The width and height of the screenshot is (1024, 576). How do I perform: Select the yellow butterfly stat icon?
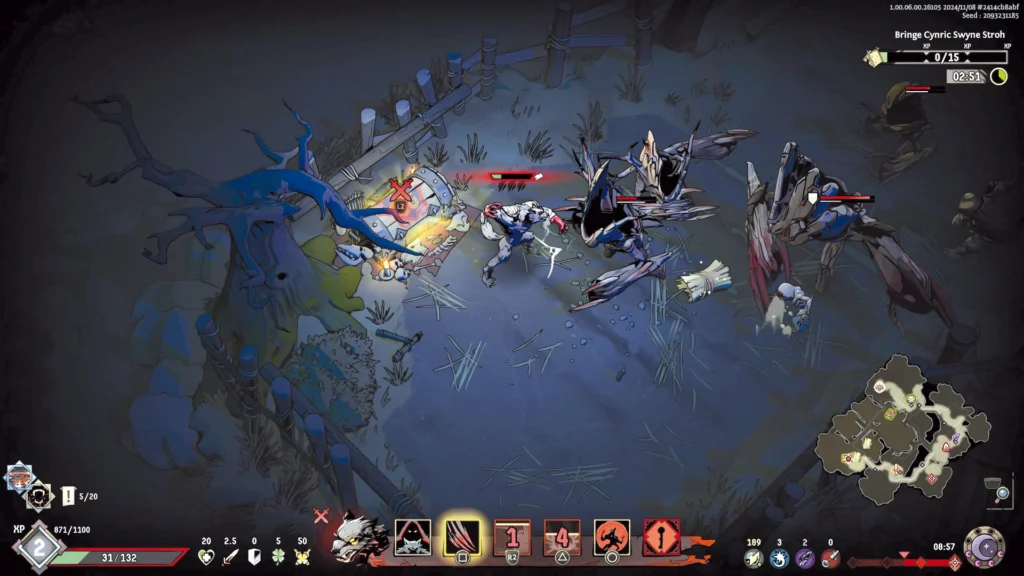[302, 556]
